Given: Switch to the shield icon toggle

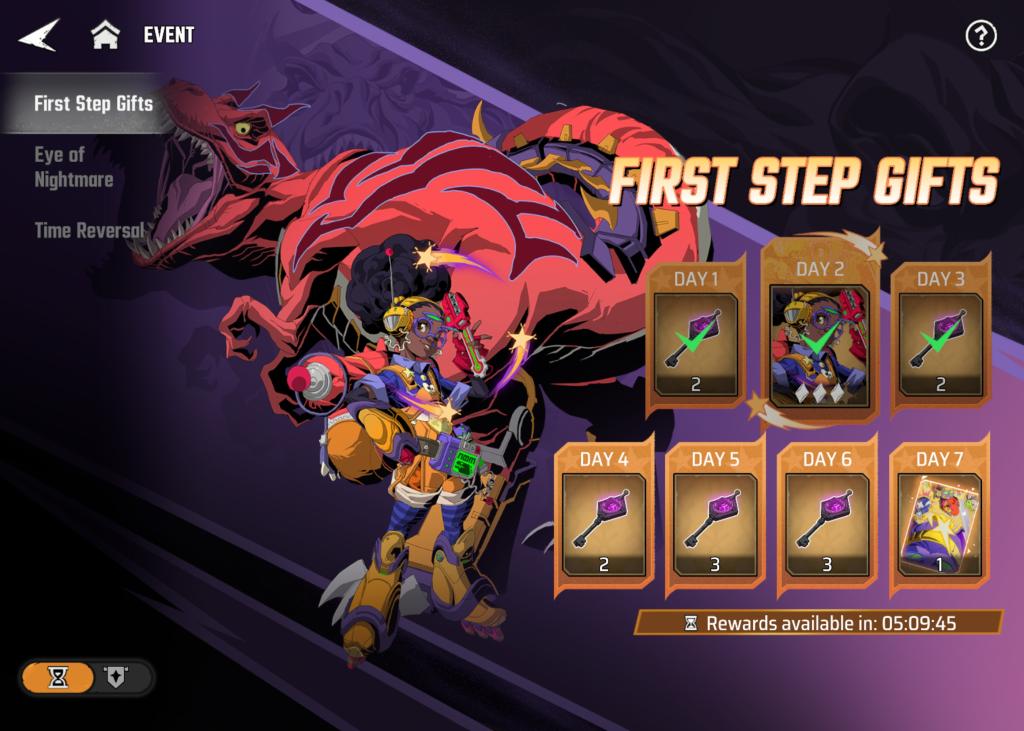Looking at the screenshot, I should pyautogui.click(x=114, y=678).
